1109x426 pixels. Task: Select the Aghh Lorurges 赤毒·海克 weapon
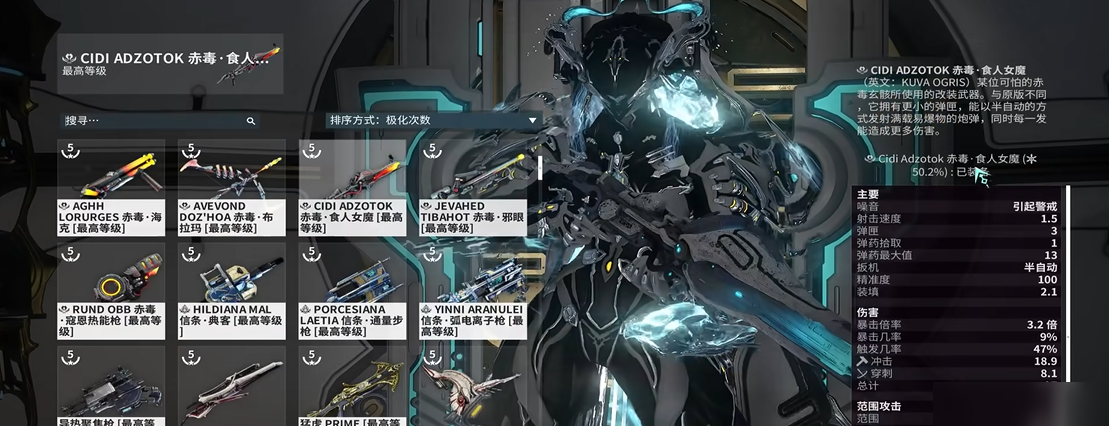click(x=112, y=187)
